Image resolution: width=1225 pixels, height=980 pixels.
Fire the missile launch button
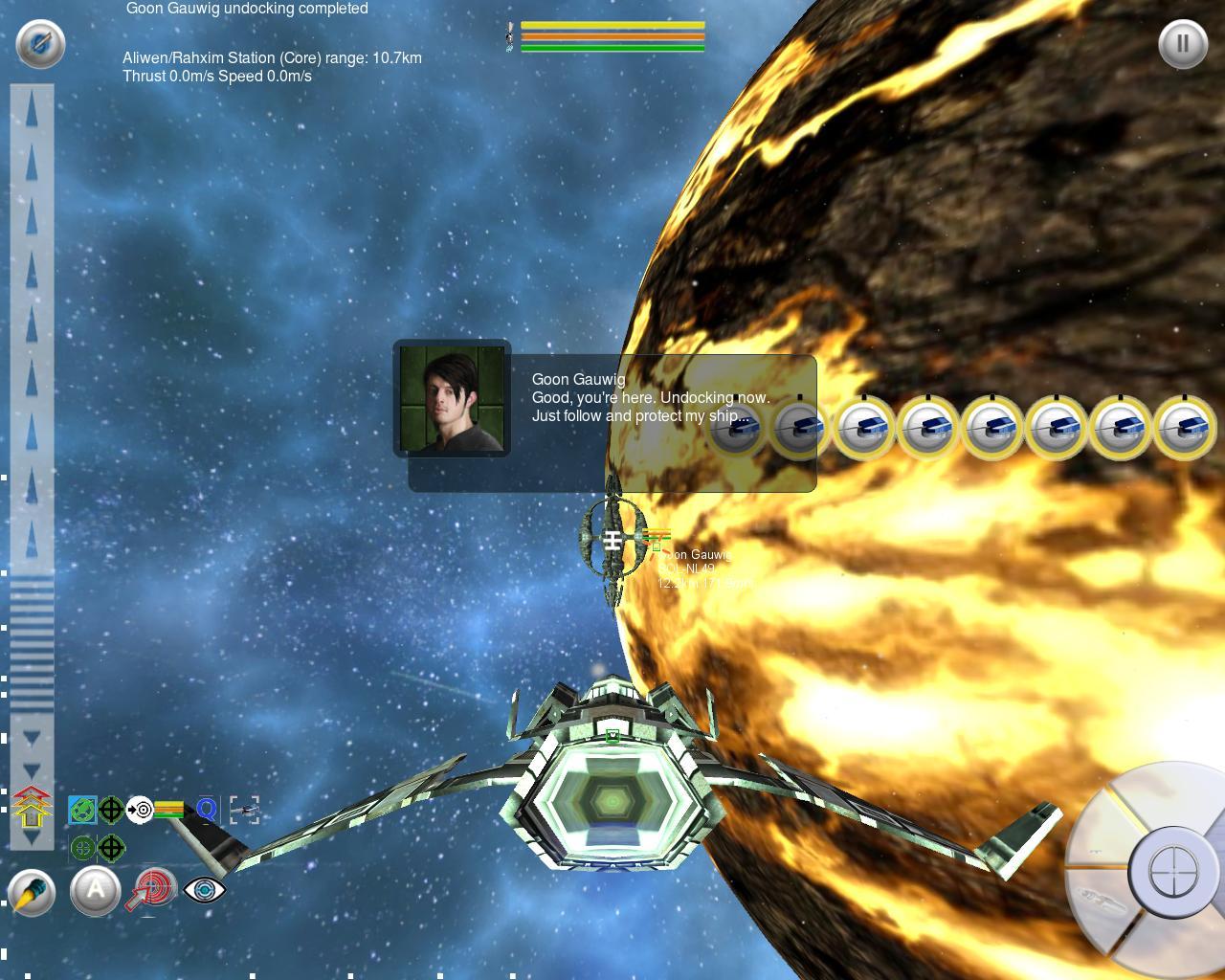coord(32,893)
